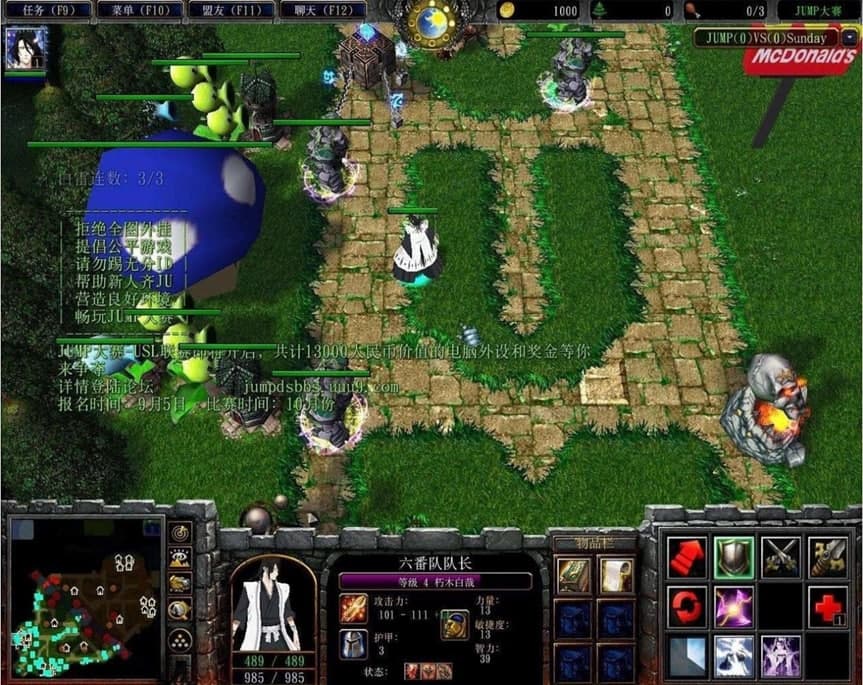The width and height of the screenshot is (863, 685).
Task: Click the minimap
Action: coord(84,596)
